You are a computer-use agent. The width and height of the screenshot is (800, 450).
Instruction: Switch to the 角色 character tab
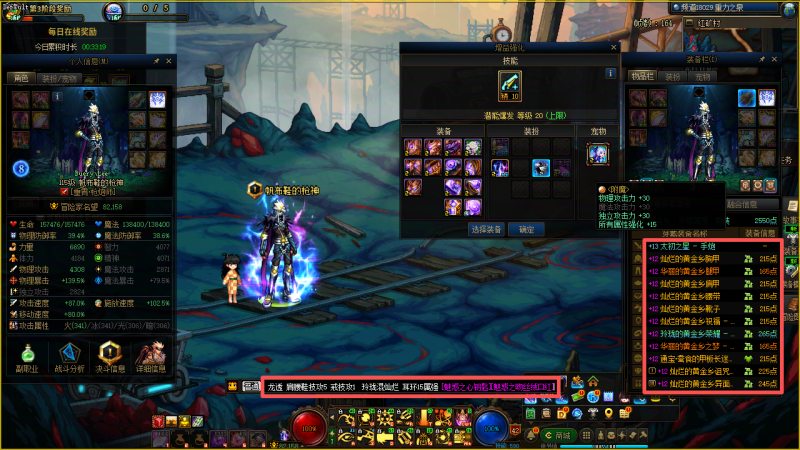point(21,76)
